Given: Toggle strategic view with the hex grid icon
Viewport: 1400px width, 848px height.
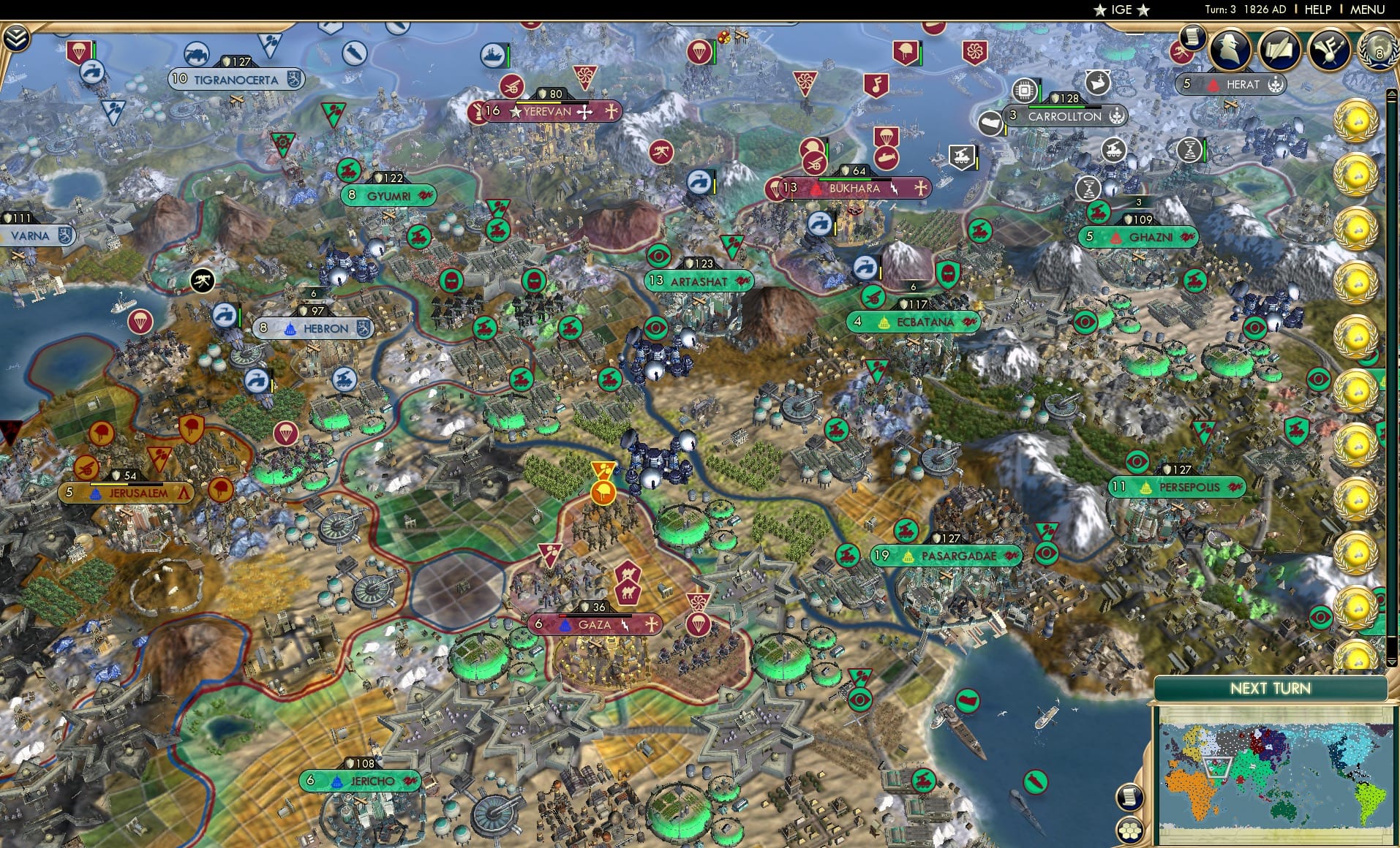Looking at the screenshot, I should pos(1129,830).
